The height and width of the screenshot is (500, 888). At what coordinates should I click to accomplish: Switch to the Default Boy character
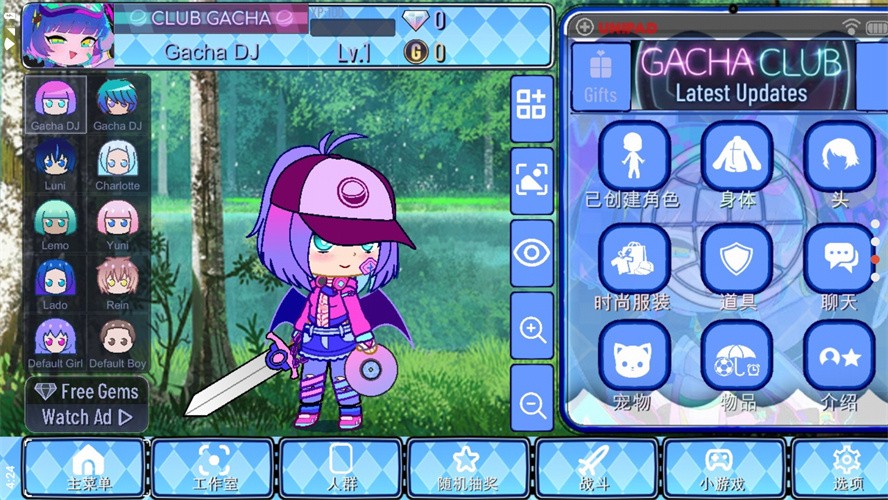(117, 342)
